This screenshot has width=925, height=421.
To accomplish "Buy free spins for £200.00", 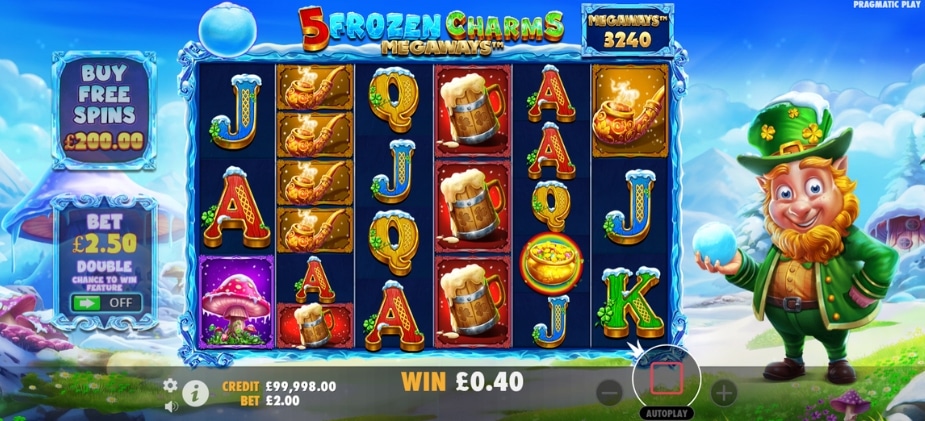I will pos(105,105).
